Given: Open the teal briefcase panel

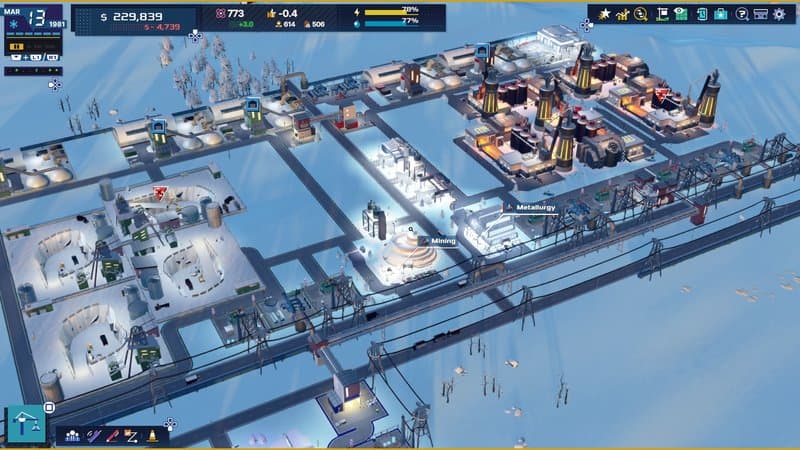Looking at the screenshot, I should (x=720, y=14).
